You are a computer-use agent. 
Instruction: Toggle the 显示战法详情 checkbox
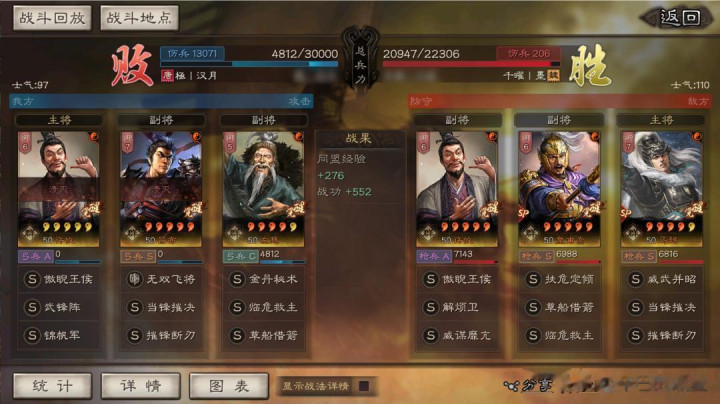tap(364, 386)
